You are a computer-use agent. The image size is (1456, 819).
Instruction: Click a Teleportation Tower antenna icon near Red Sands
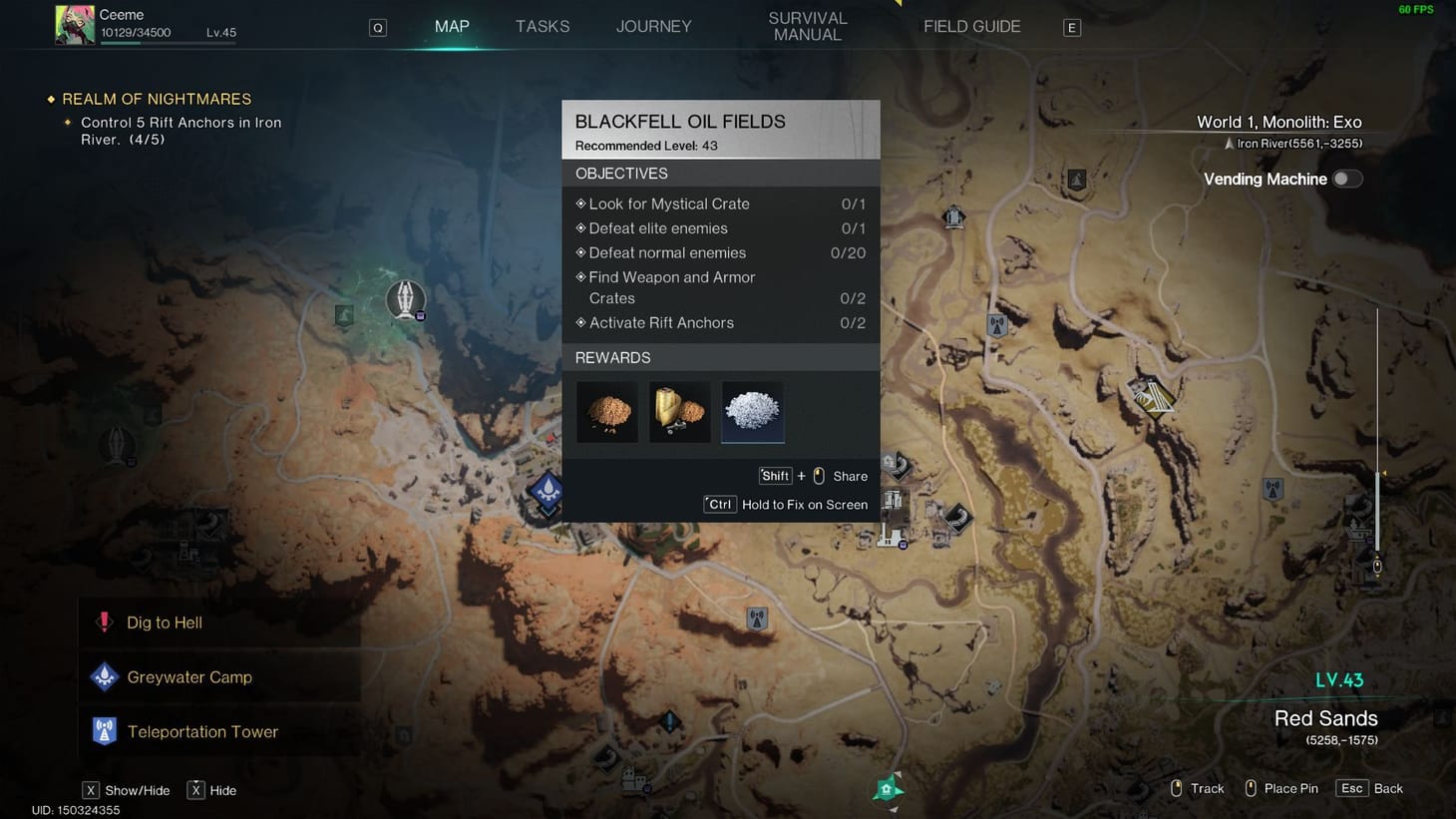point(1274,489)
